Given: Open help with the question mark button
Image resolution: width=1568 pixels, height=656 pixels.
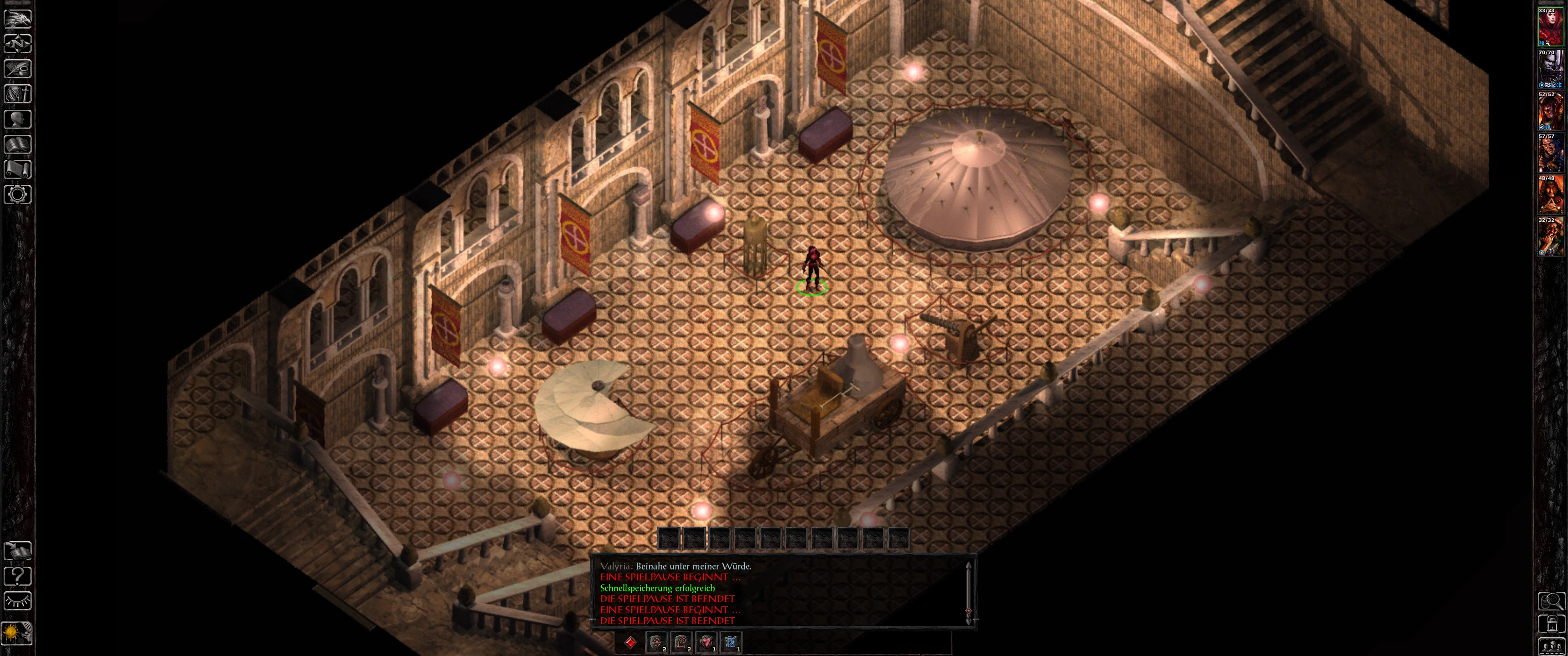Looking at the screenshot, I should [18, 576].
